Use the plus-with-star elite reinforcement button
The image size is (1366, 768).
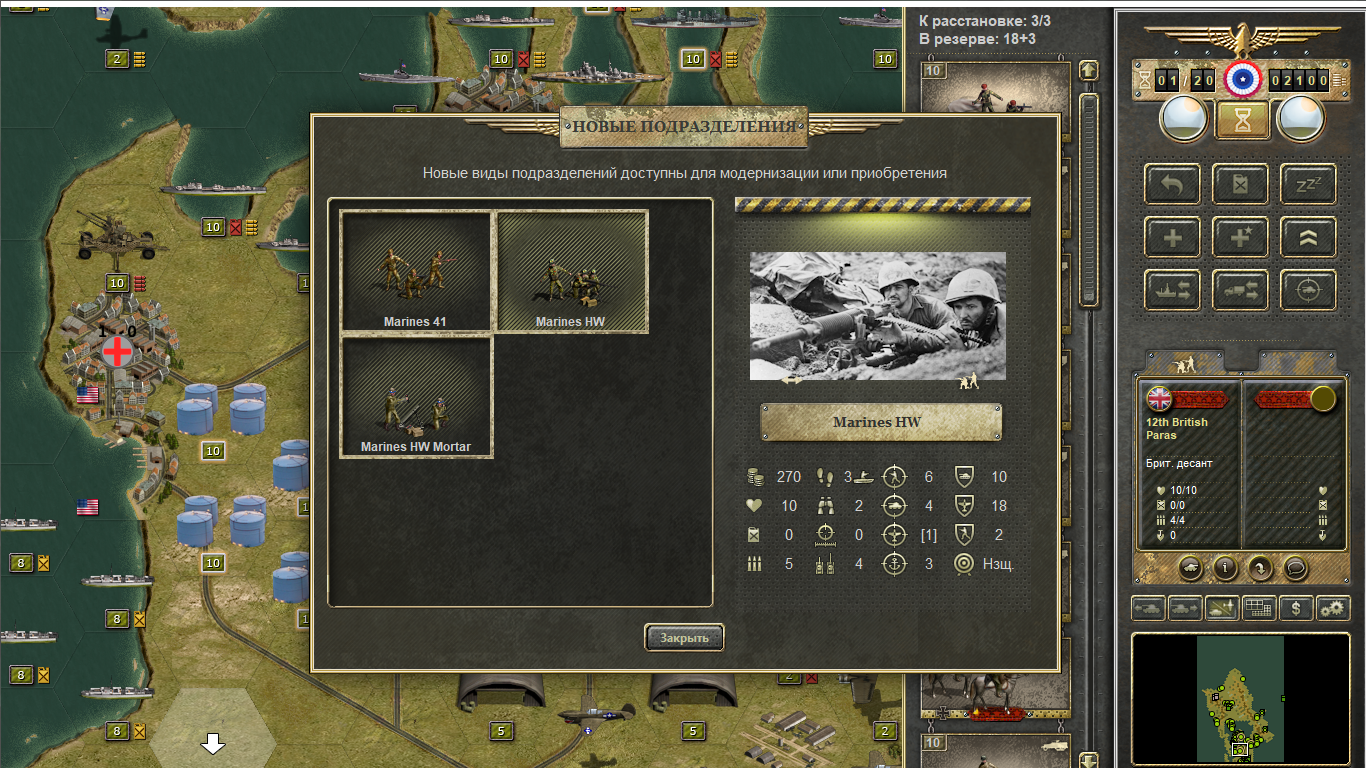[1240, 237]
